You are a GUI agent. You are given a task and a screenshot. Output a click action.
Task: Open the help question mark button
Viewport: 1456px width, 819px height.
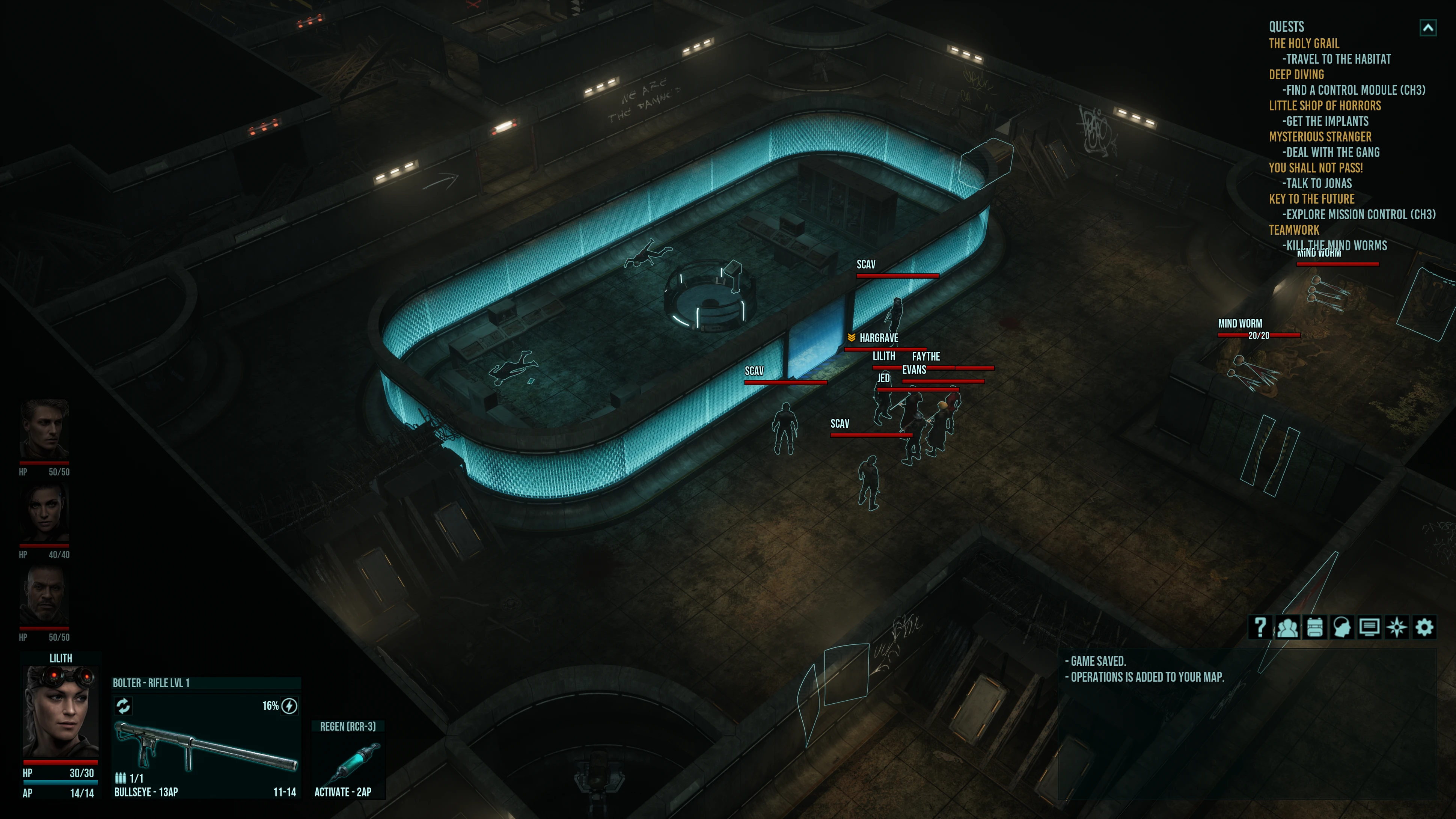[1260, 627]
